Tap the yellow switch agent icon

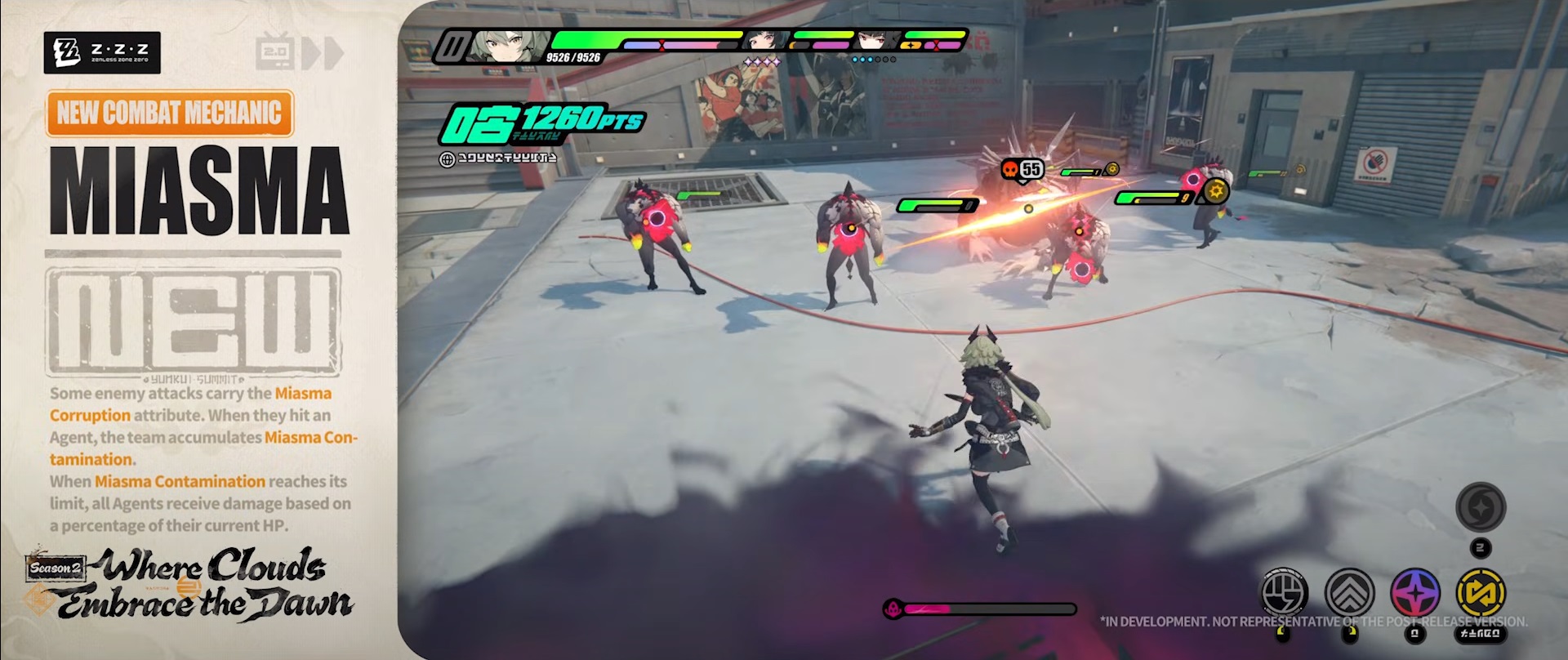pos(1481,592)
